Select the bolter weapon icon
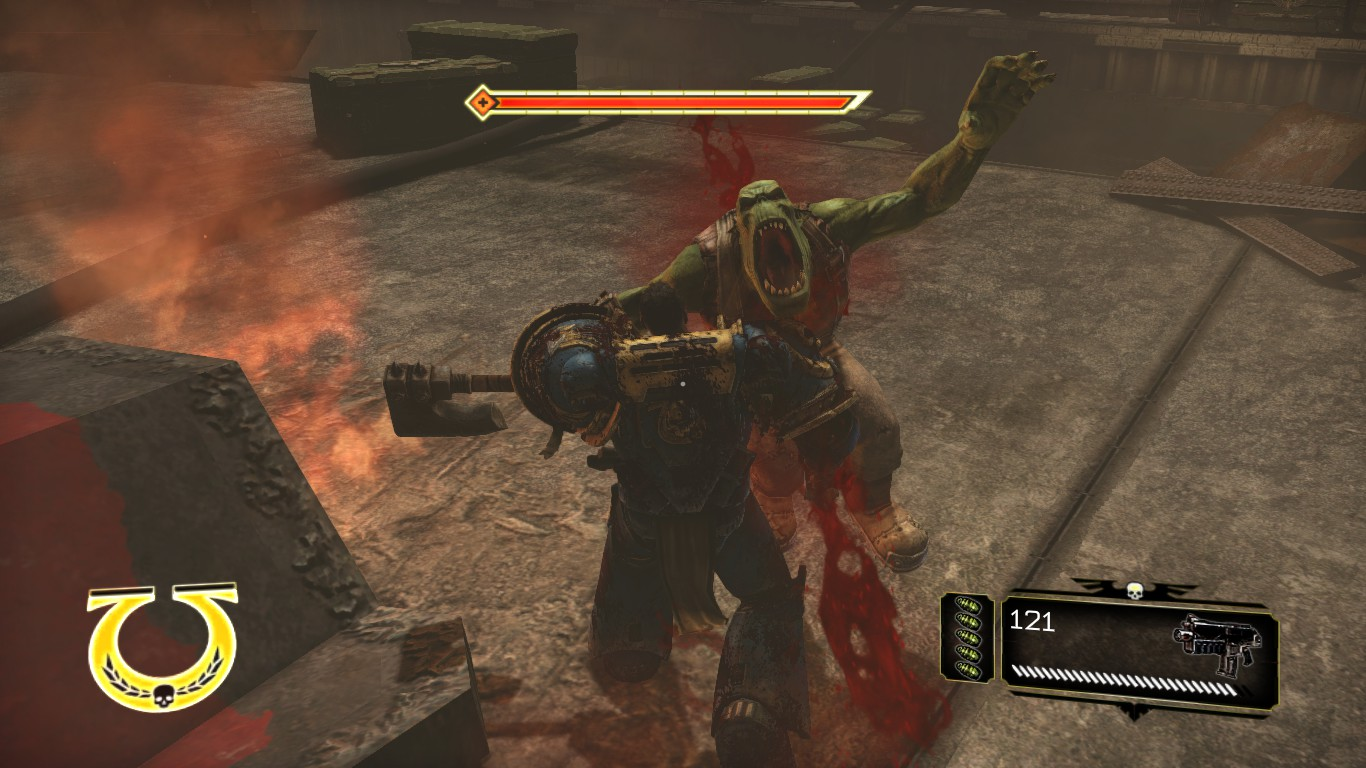 tap(1217, 643)
